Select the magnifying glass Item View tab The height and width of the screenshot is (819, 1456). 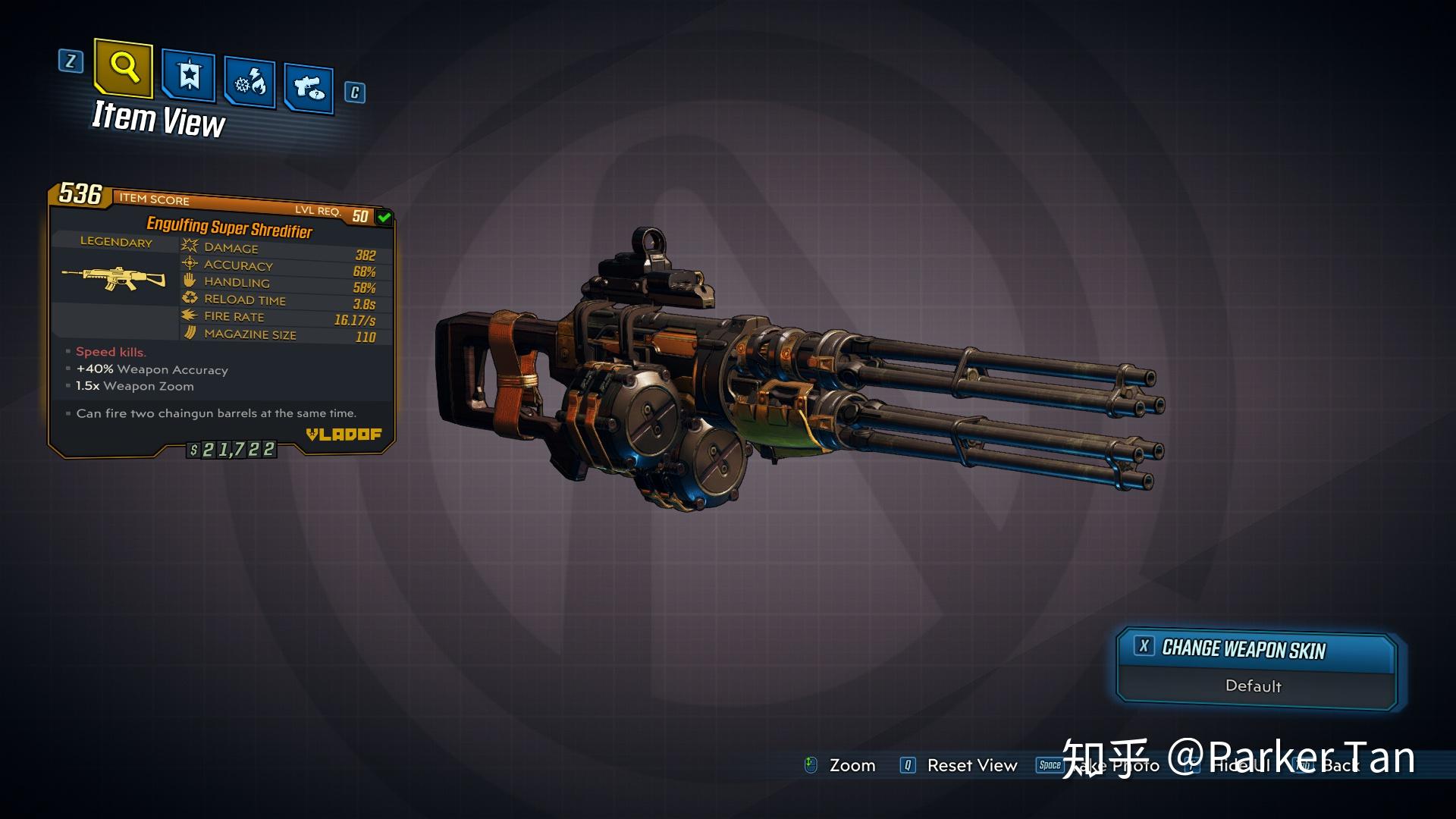point(124,69)
